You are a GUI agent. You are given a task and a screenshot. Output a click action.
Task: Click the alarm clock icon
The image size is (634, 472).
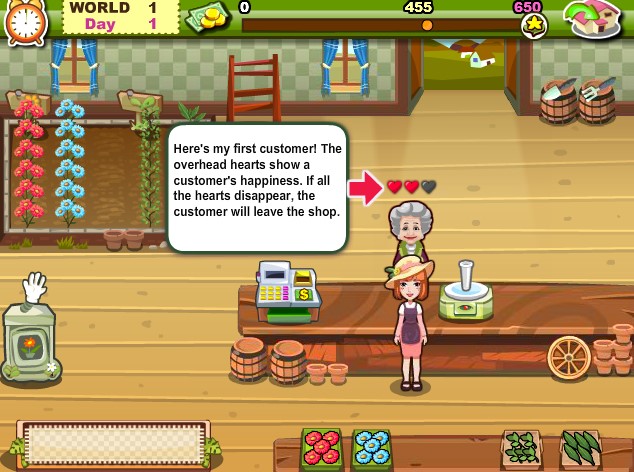coord(25,22)
